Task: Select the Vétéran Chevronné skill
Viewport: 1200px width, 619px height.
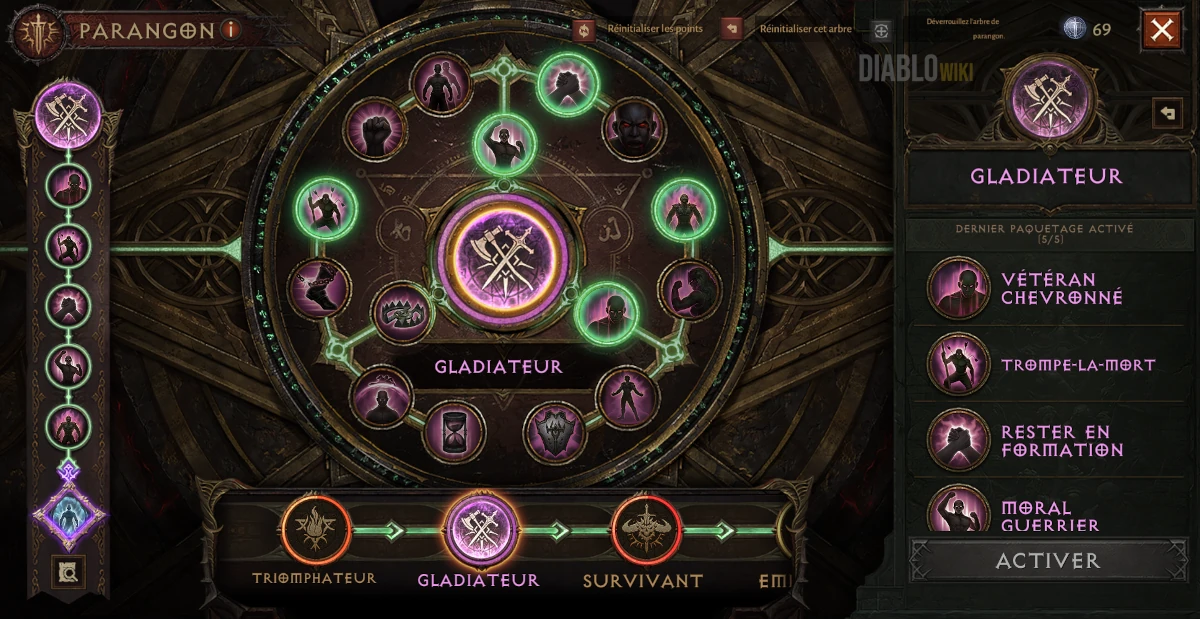Action: (x=959, y=289)
